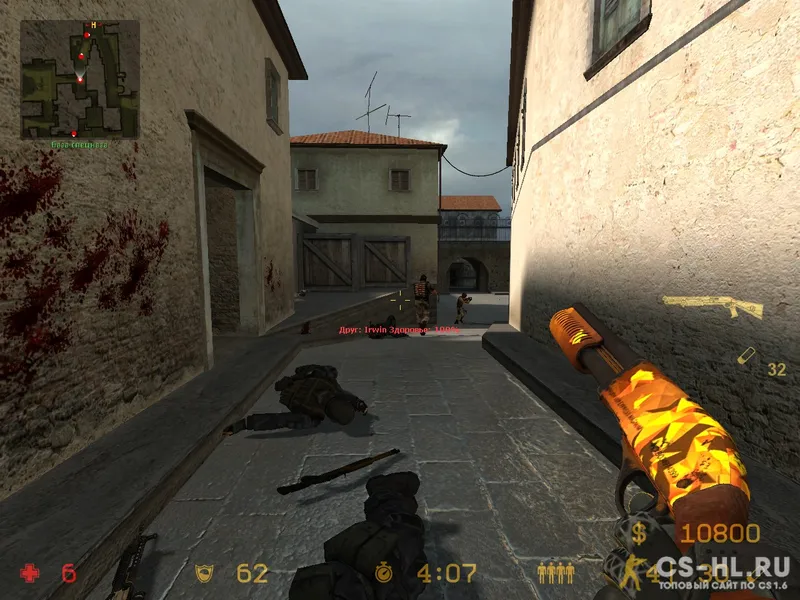Select the yellow shotgun weapon icon
The height and width of the screenshot is (600, 800).
(x=712, y=306)
